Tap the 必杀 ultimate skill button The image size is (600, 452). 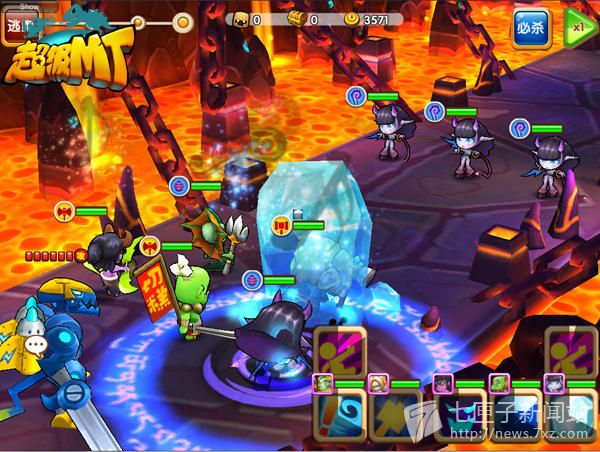pos(530,27)
